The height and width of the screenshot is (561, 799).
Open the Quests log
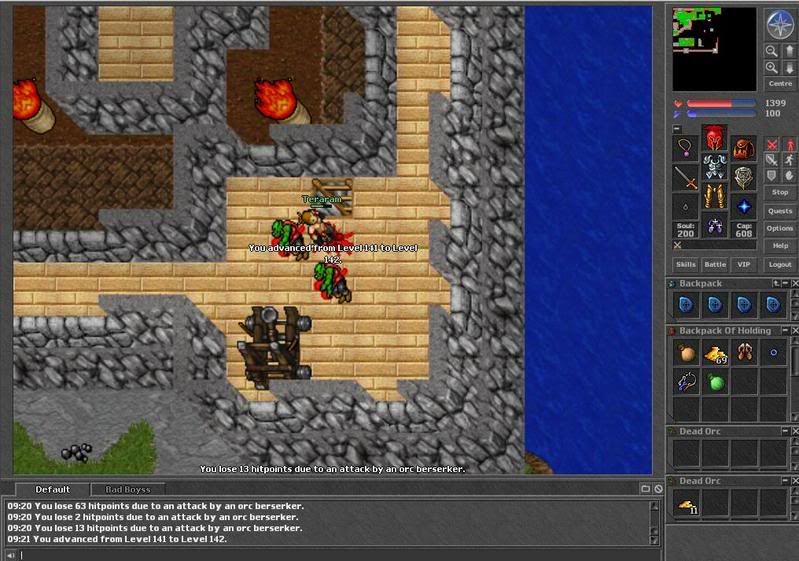780,210
